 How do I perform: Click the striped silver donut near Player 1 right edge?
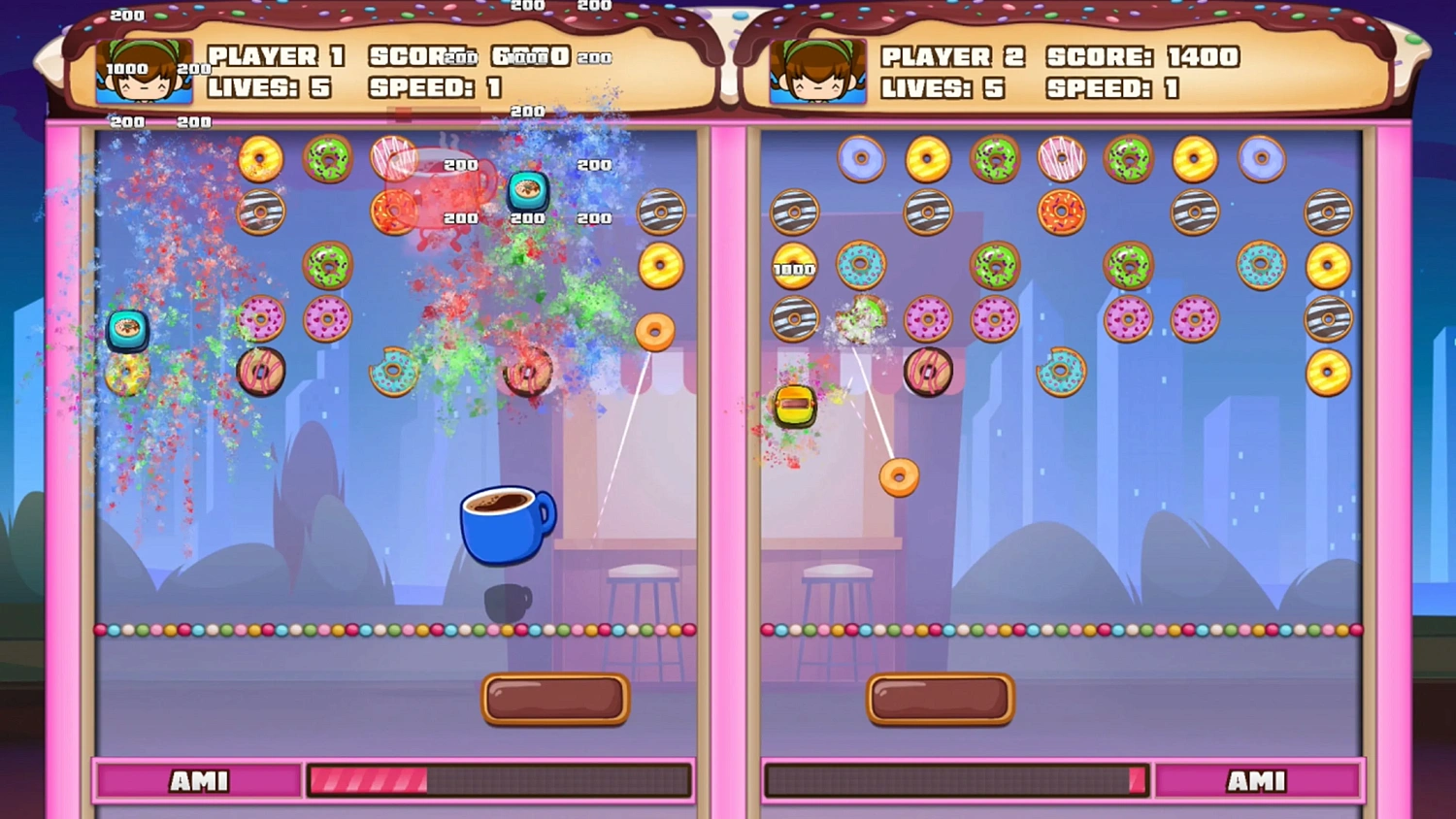click(662, 212)
